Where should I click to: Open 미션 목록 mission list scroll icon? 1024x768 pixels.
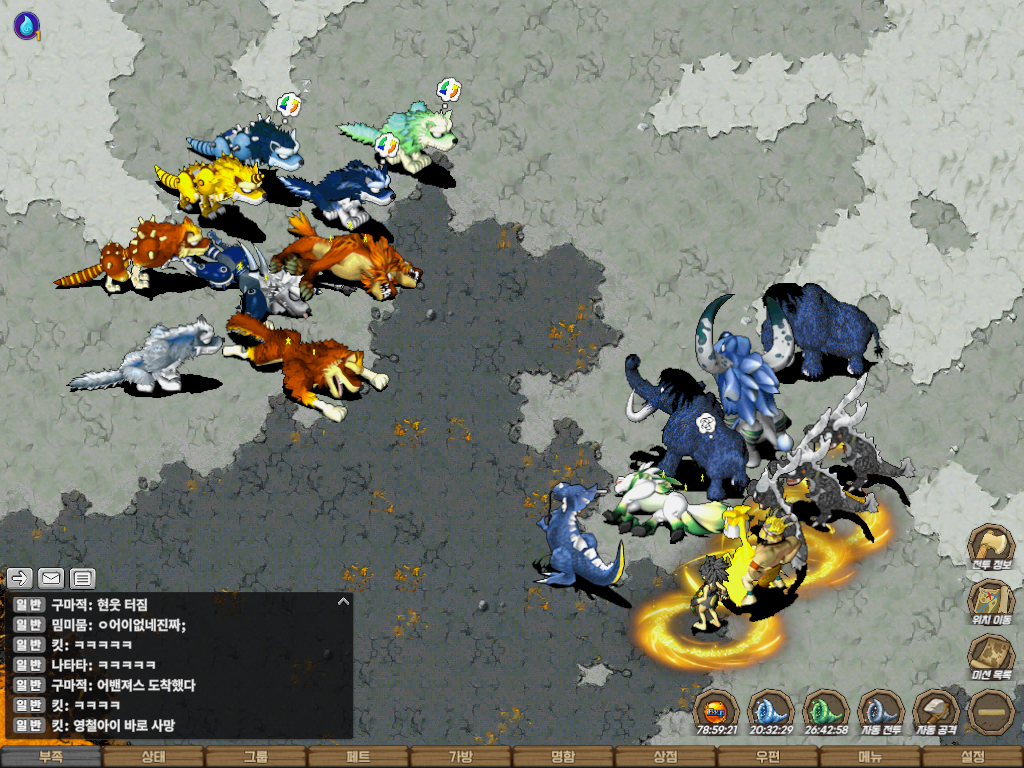tap(990, 656)
